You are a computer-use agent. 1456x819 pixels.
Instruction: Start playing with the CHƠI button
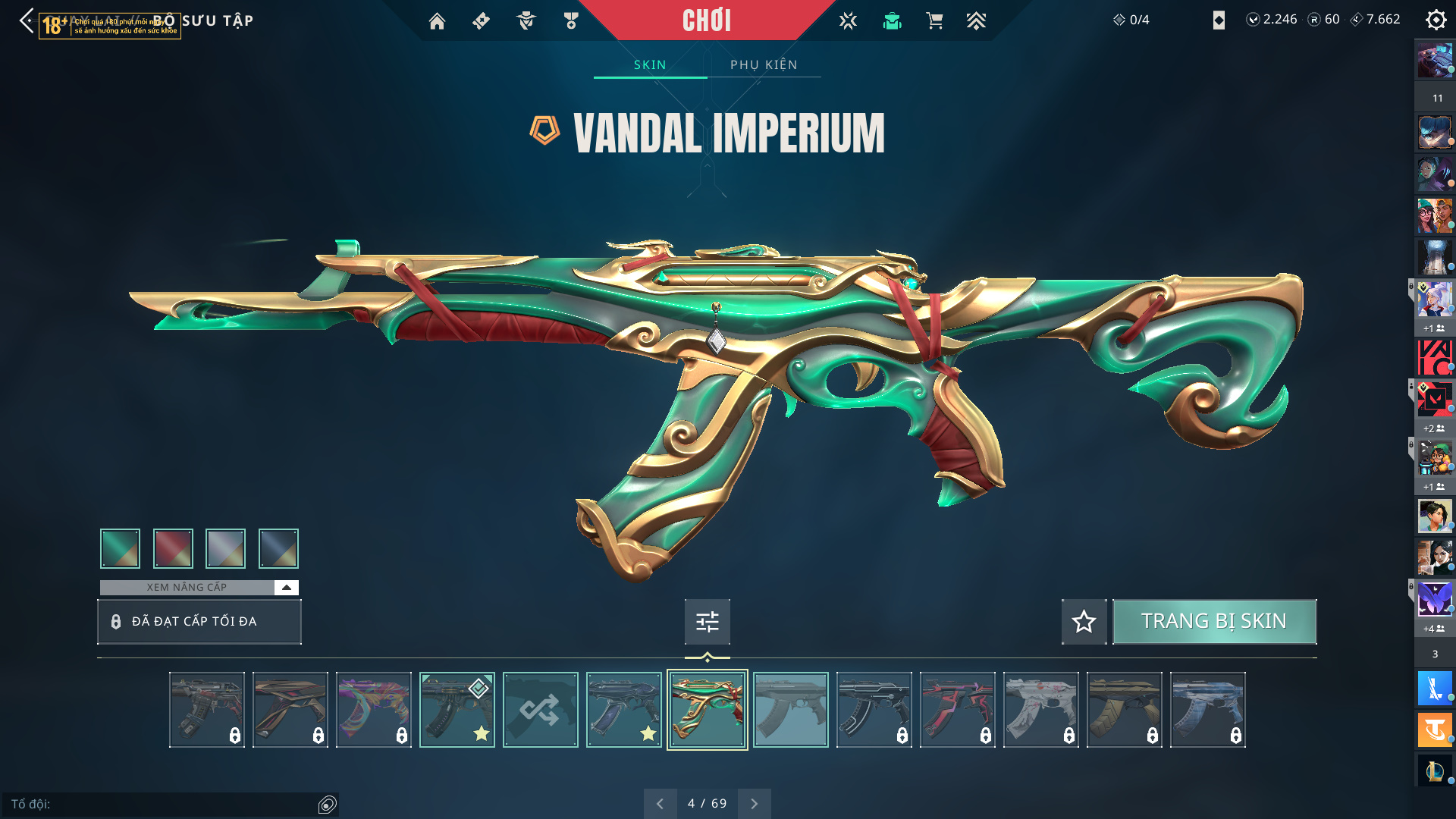click(706, 20)
